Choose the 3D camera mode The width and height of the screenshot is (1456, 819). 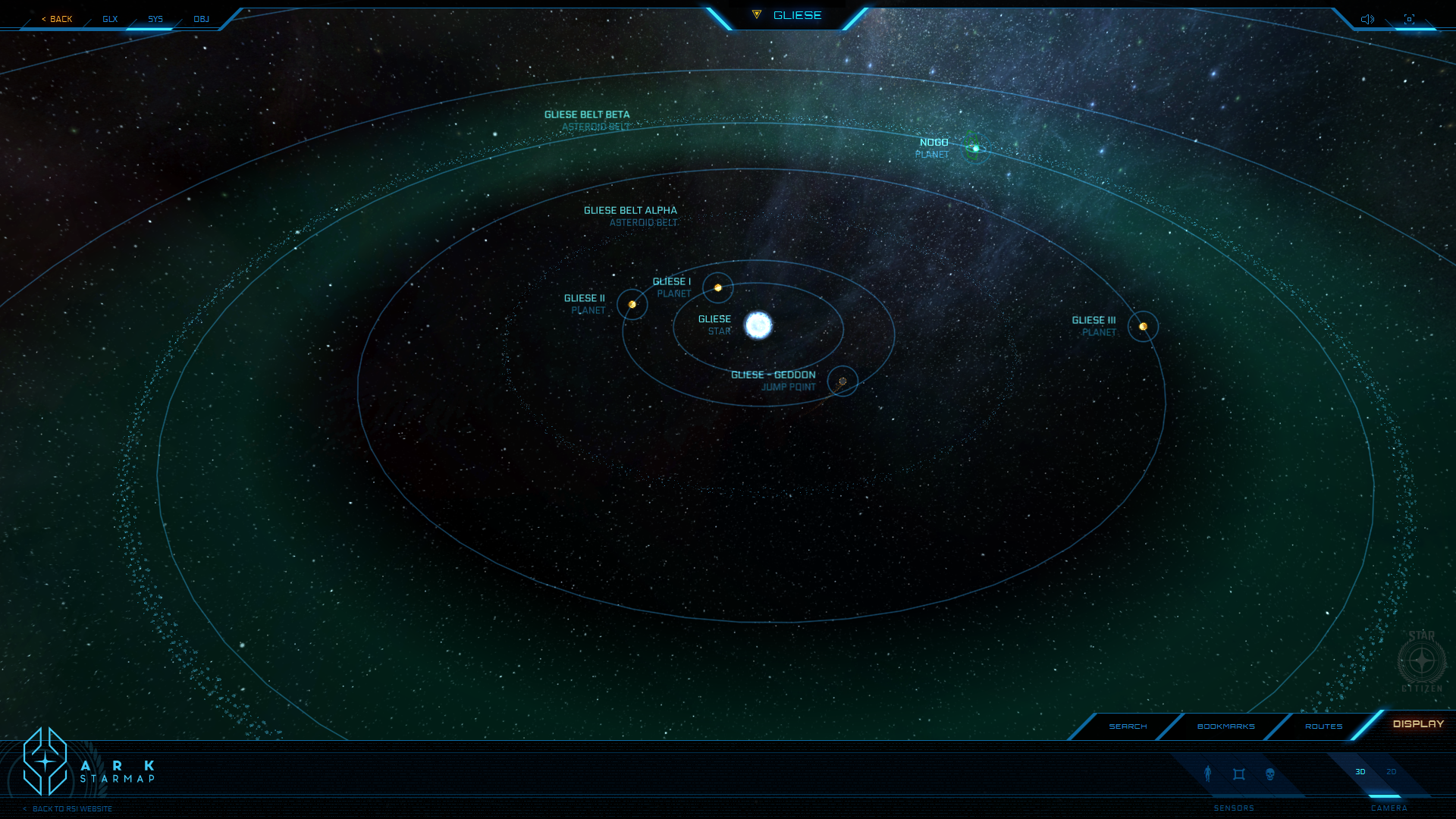pos(1360,772)
